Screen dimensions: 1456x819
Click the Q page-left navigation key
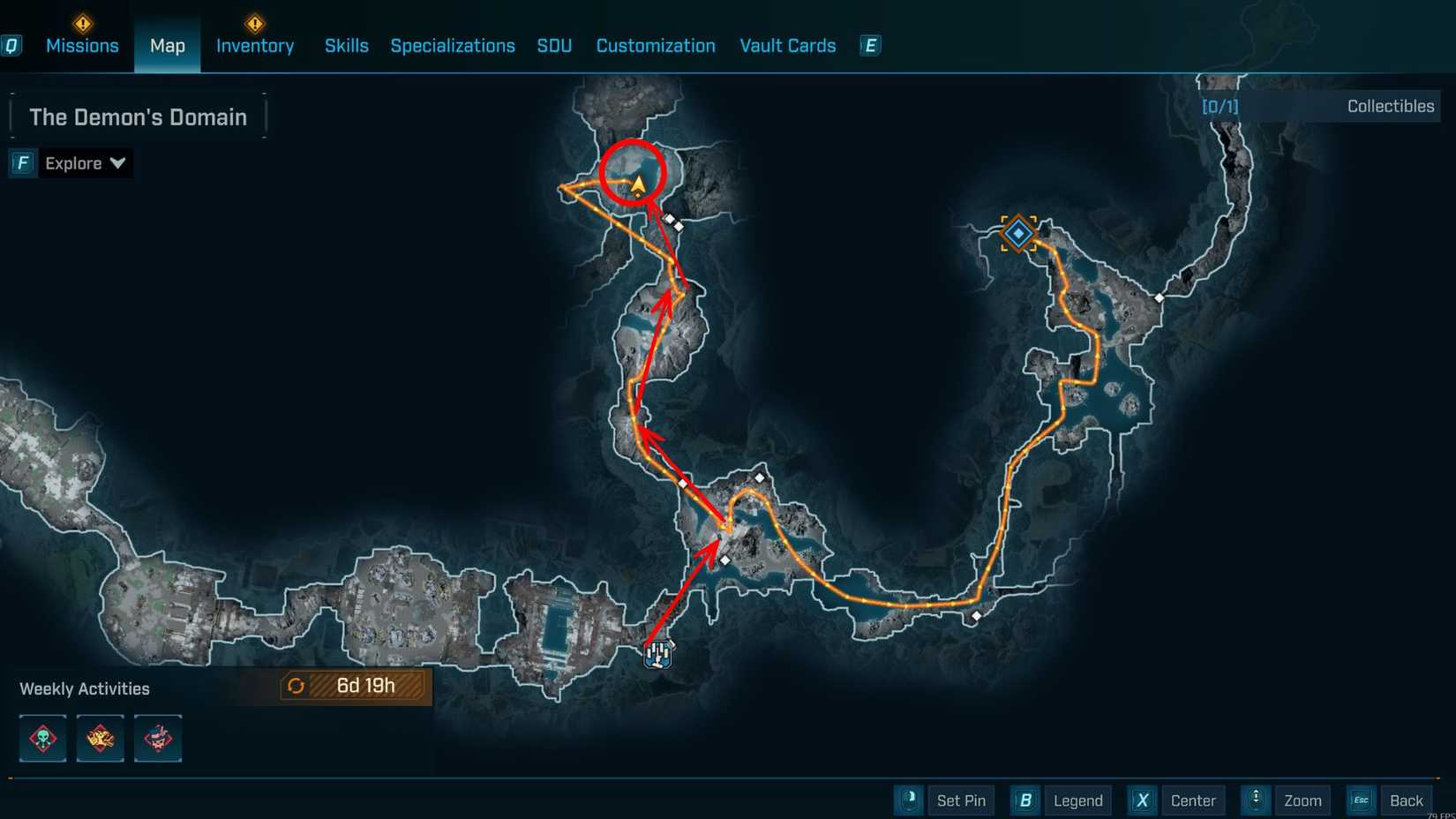click(12, 46)
